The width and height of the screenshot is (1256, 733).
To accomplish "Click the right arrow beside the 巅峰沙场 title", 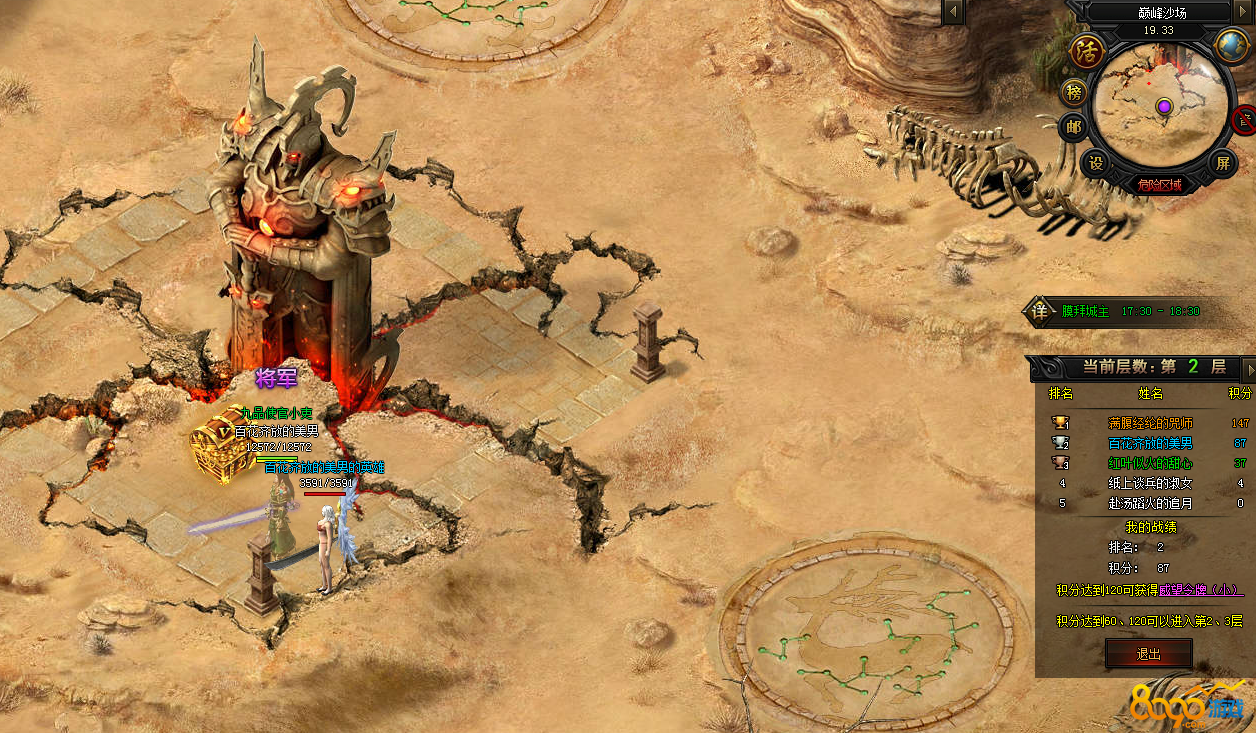I will pos(1244,12).
